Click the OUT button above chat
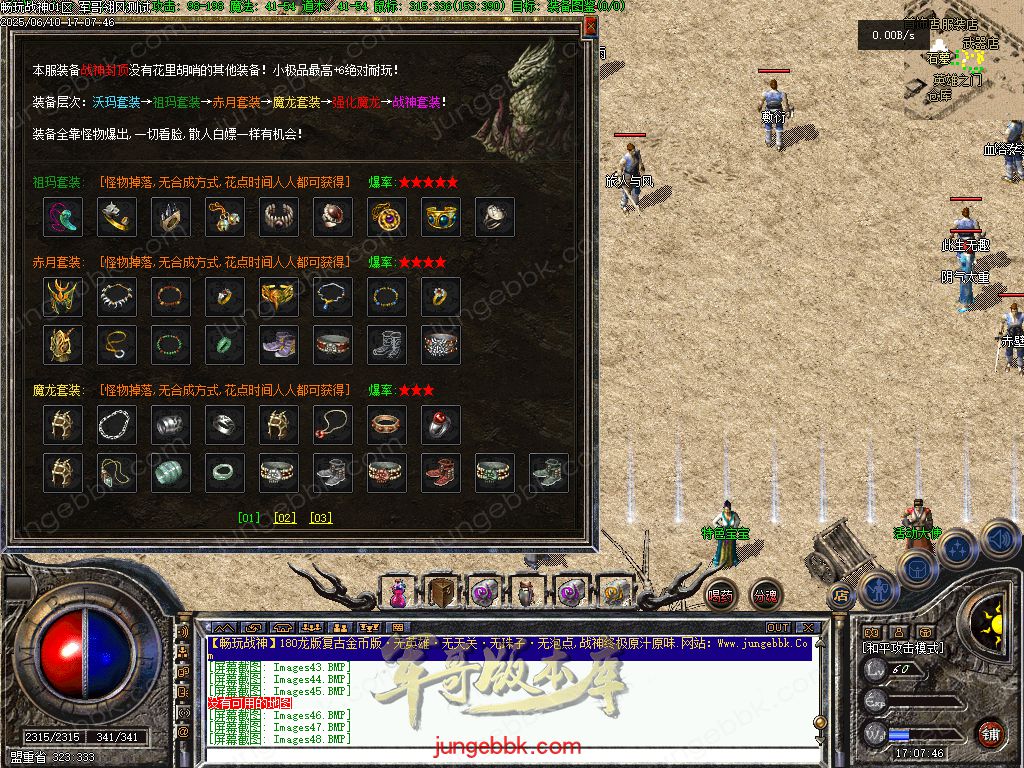 (778, 628)
